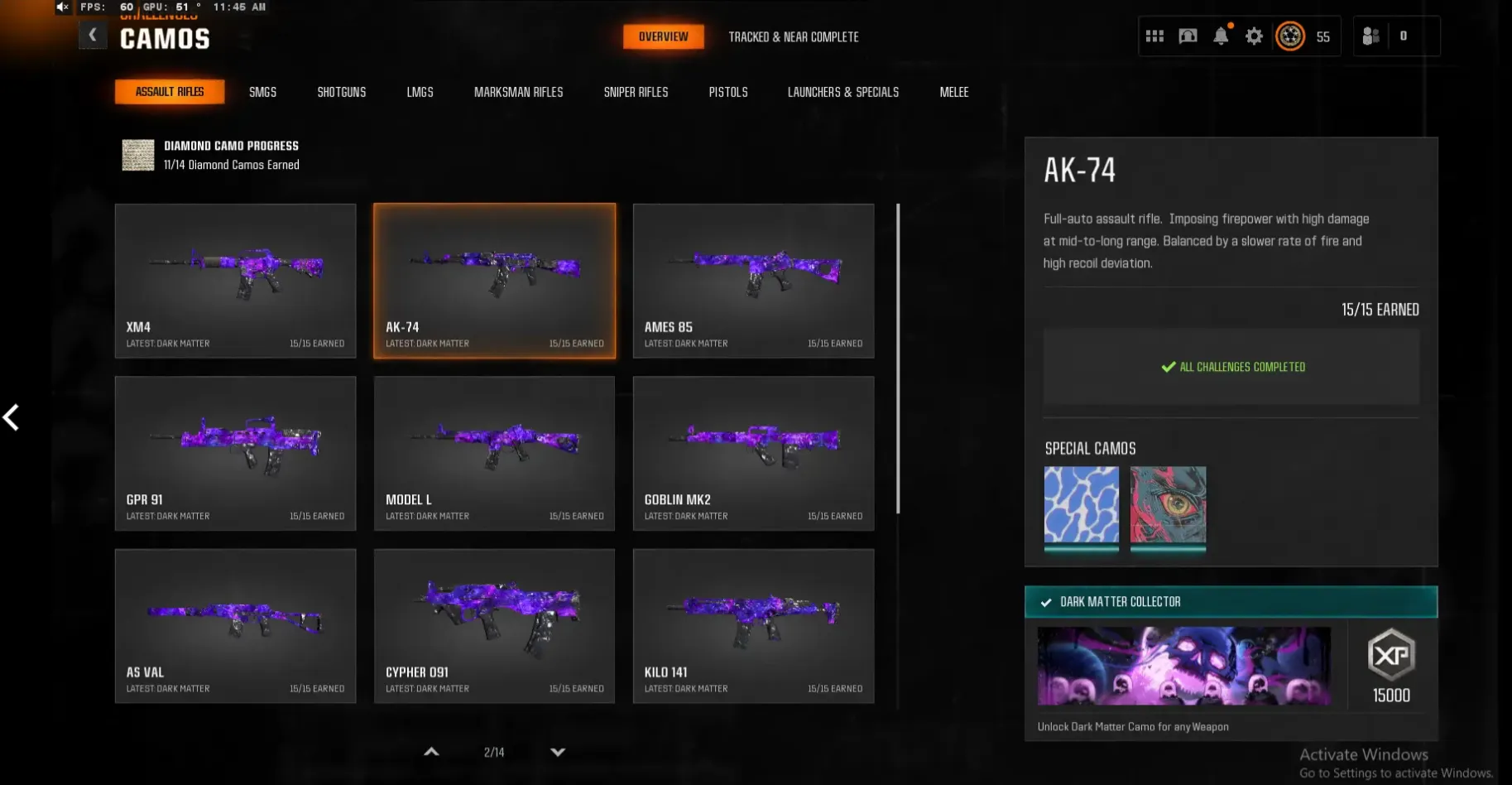Unmute the audio speaker icon
This screenshot has width=1512, height=785.
click(x=61, y=7)
